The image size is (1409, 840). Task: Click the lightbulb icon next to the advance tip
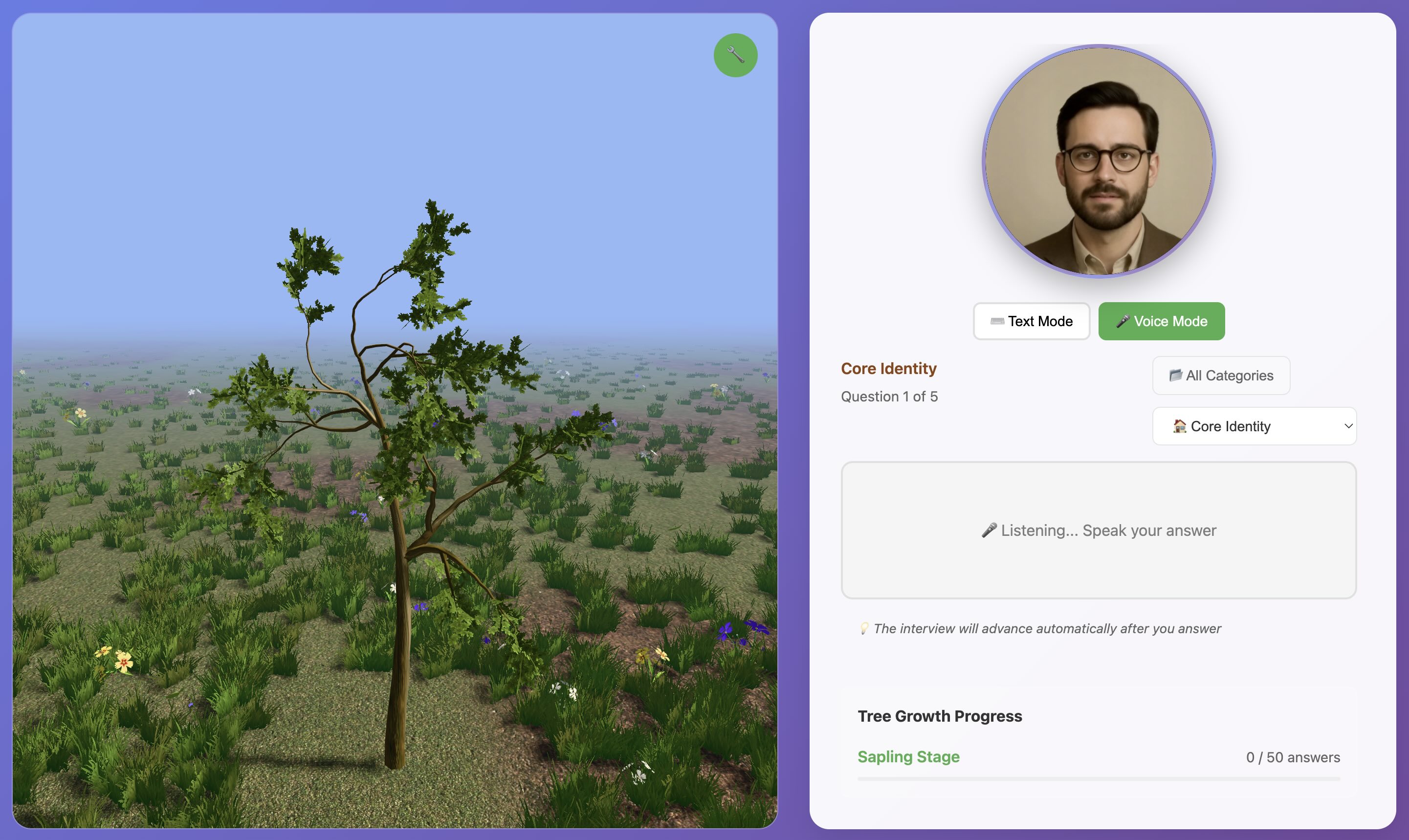(864, 628)
